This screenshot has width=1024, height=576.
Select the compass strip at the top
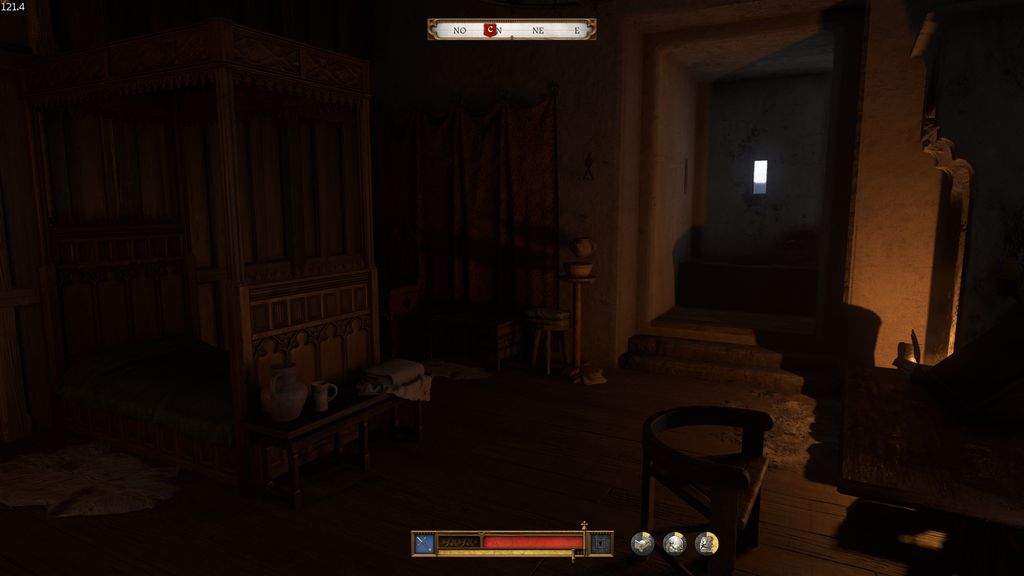point(512,30)
